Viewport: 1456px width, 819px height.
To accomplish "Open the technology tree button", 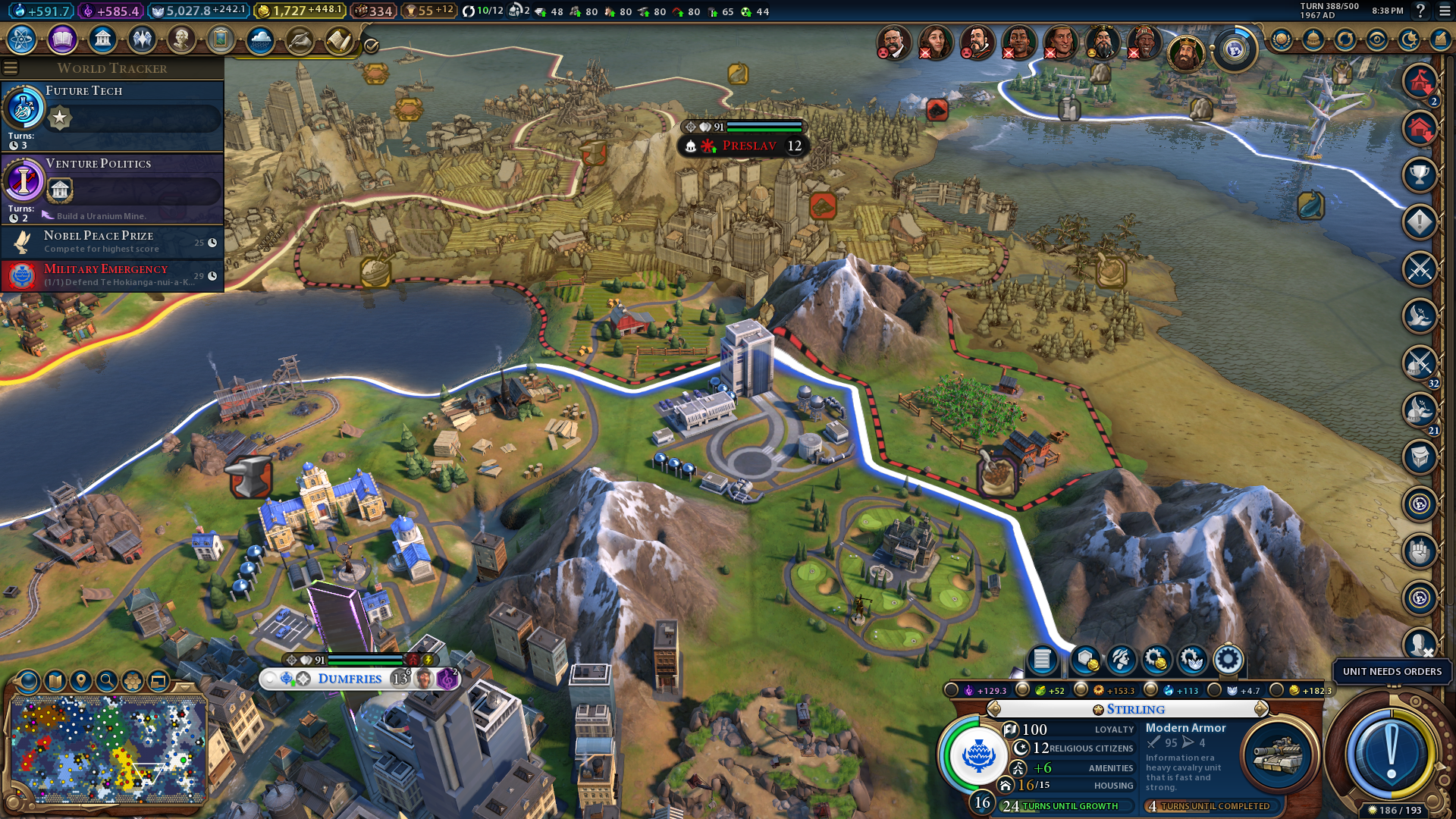I will pyautogui.click(x=22, y=39).
